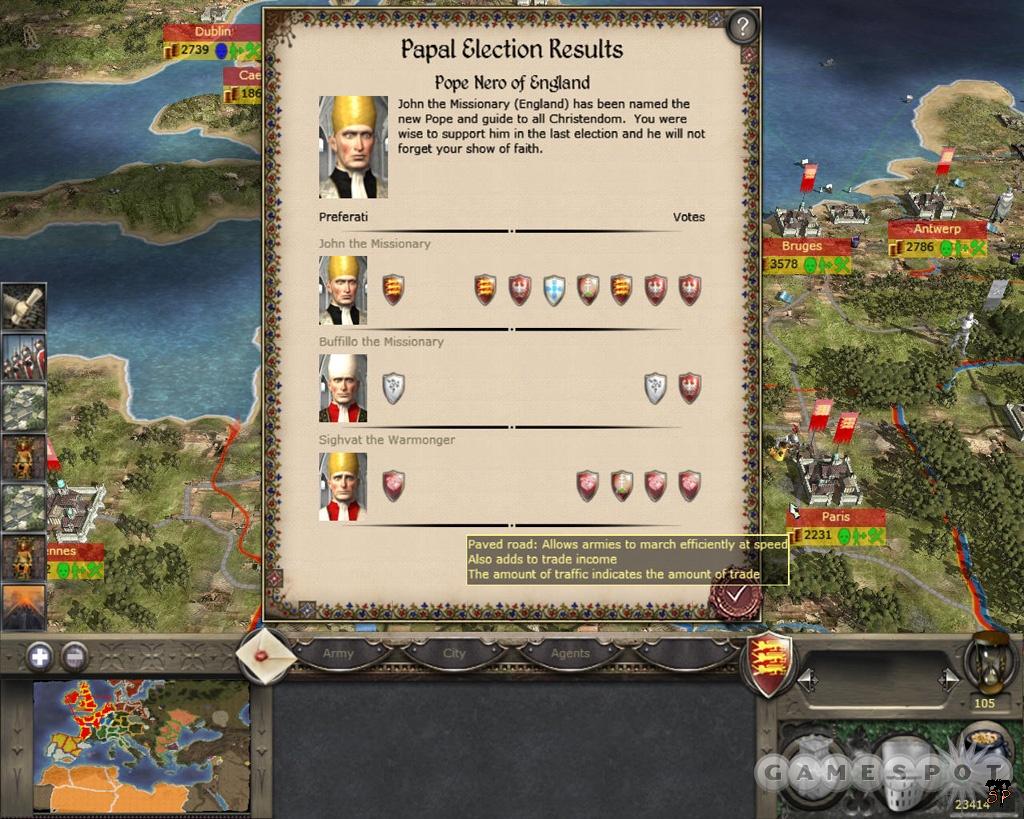Switch to the City tab
Image resolution: width=1024 pixels, height=819 pixels.
454,653
